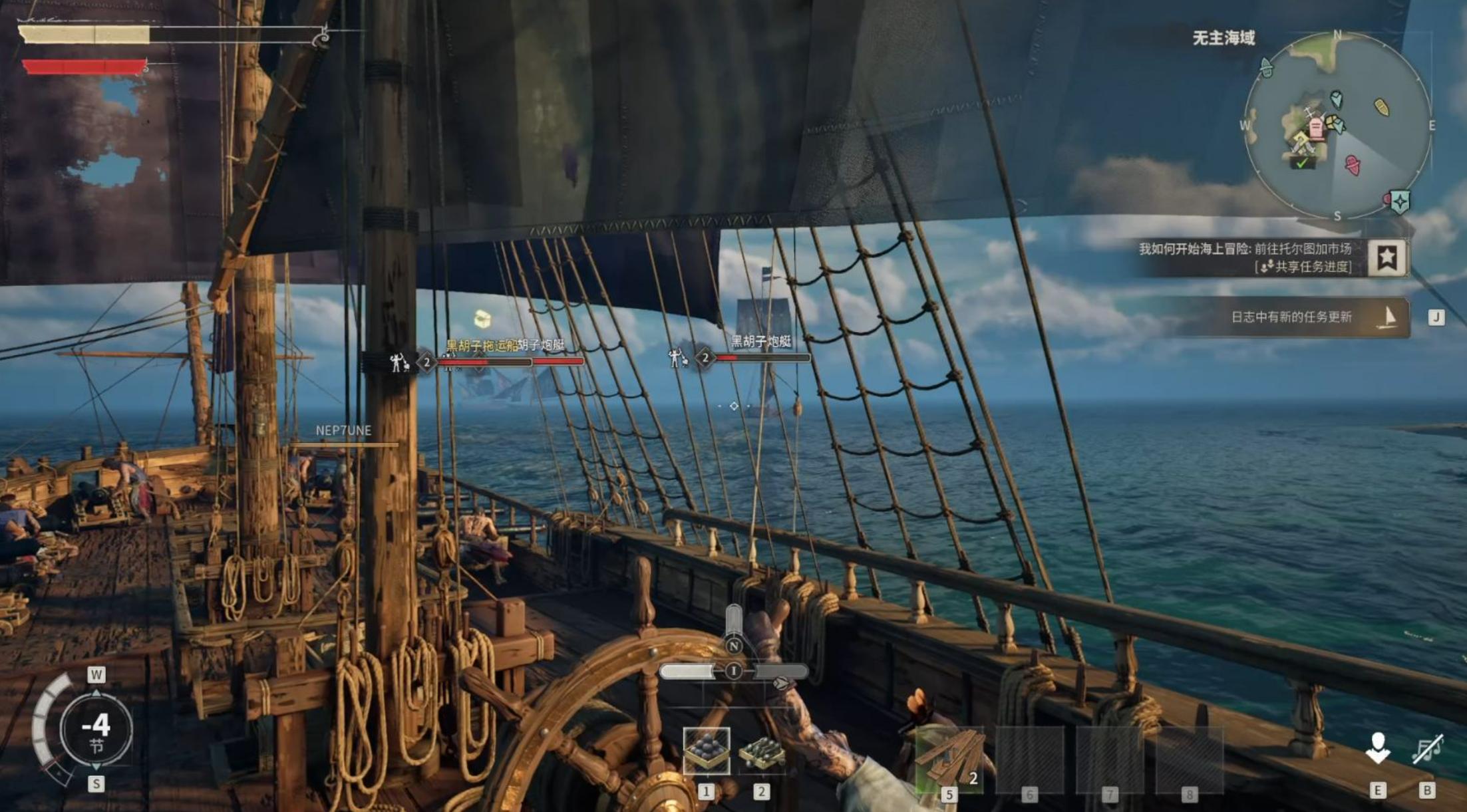The width and height of the screenshot is (1467, 812).
Task: Open the journal quest update notification
Action: [1291, 317]
